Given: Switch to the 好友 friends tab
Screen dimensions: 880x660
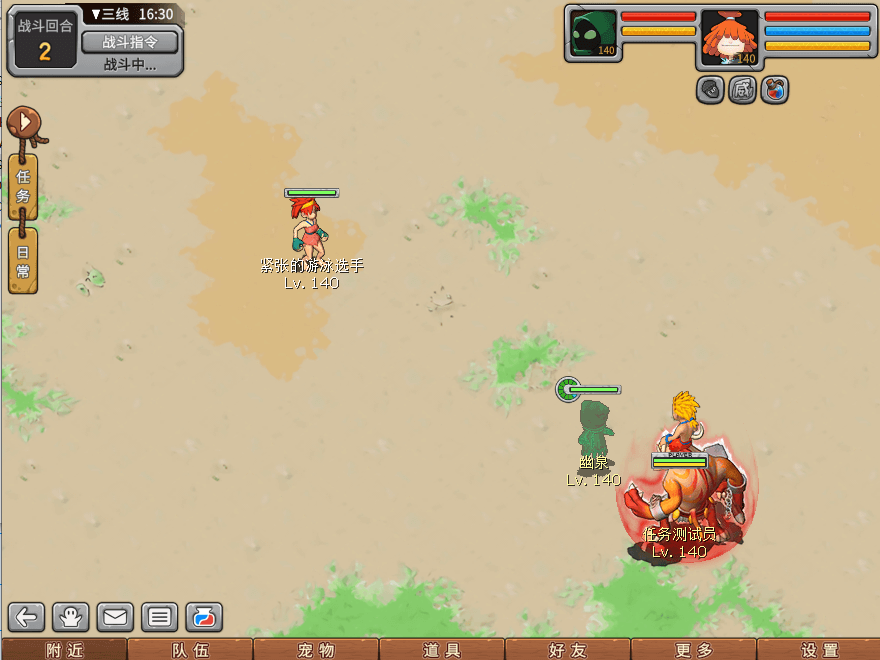Looking at the screenshot, I should click(x=568, y=650).
